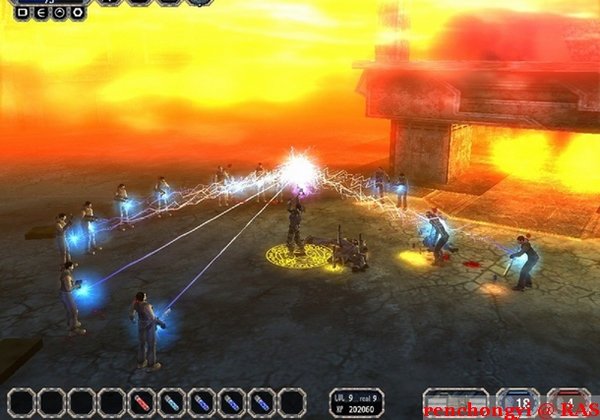Click the hexagon icon button
The image size is (600, 420).
[x=77, y=13]
